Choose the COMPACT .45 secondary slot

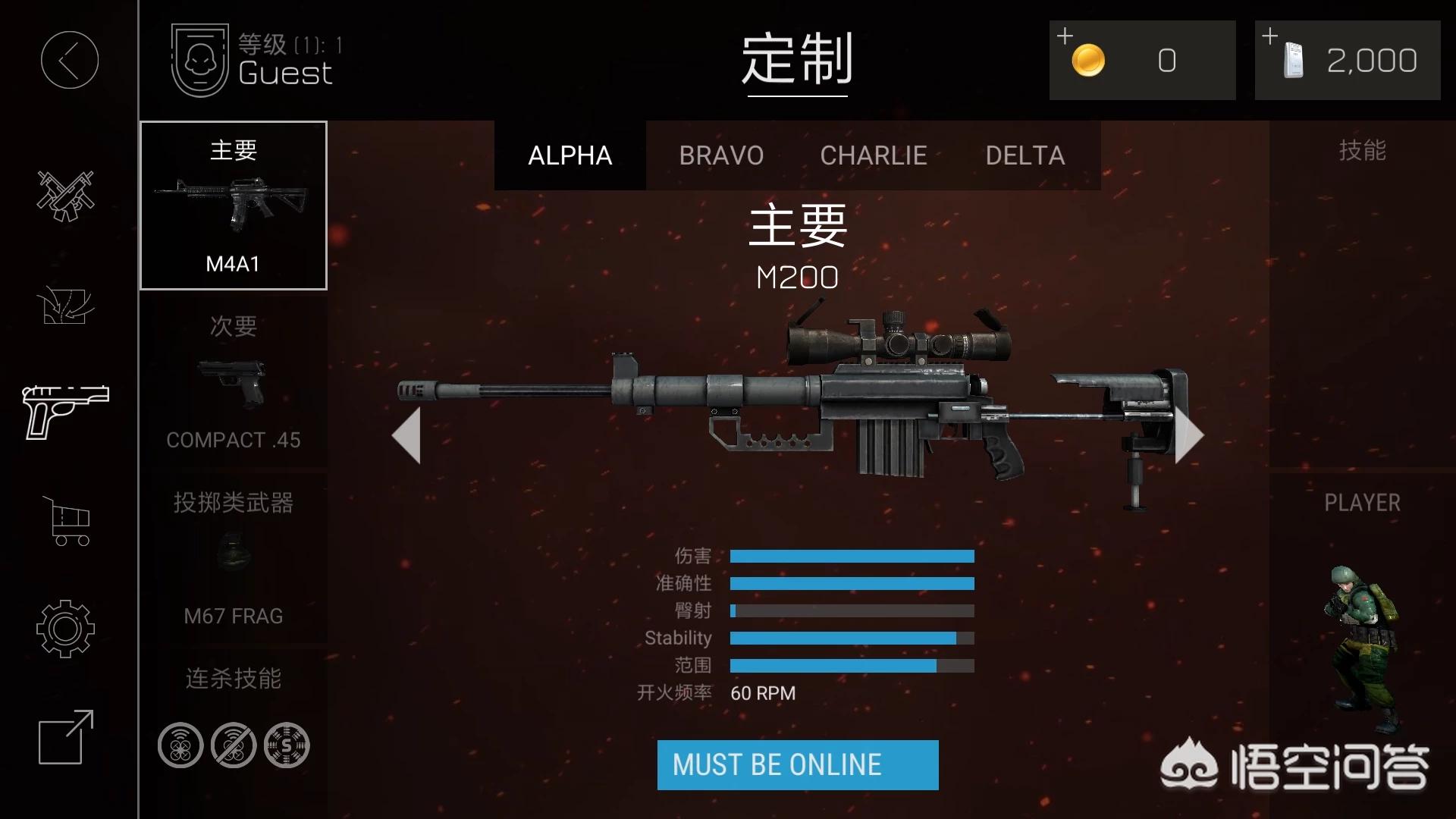click(234, 383)
